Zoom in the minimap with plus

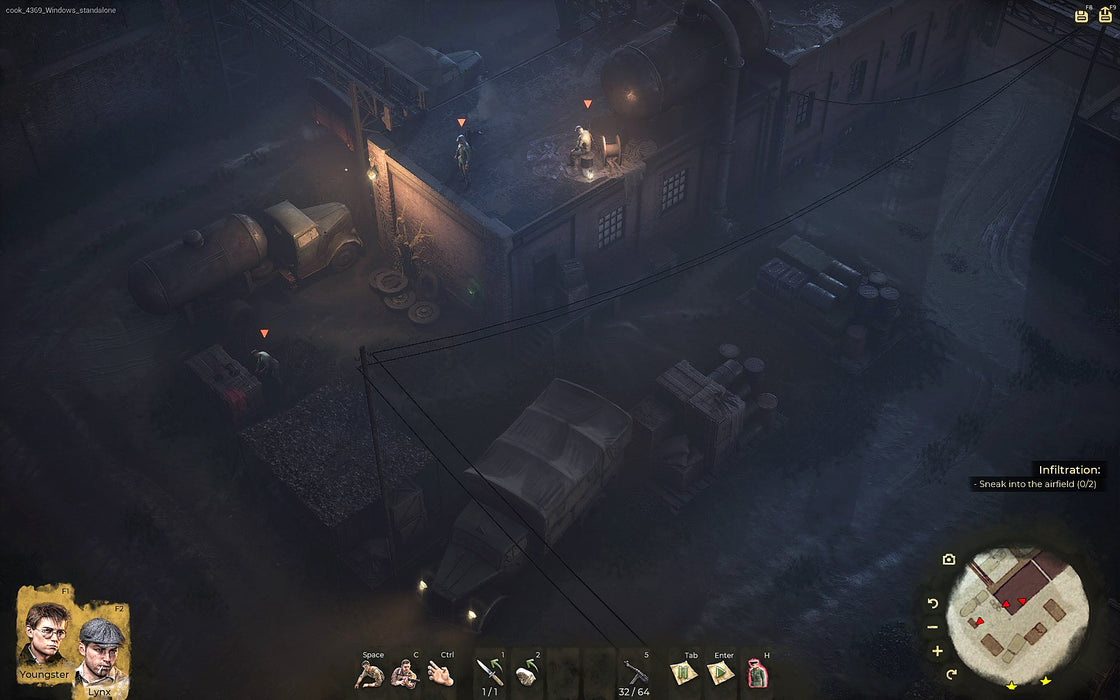937,651
